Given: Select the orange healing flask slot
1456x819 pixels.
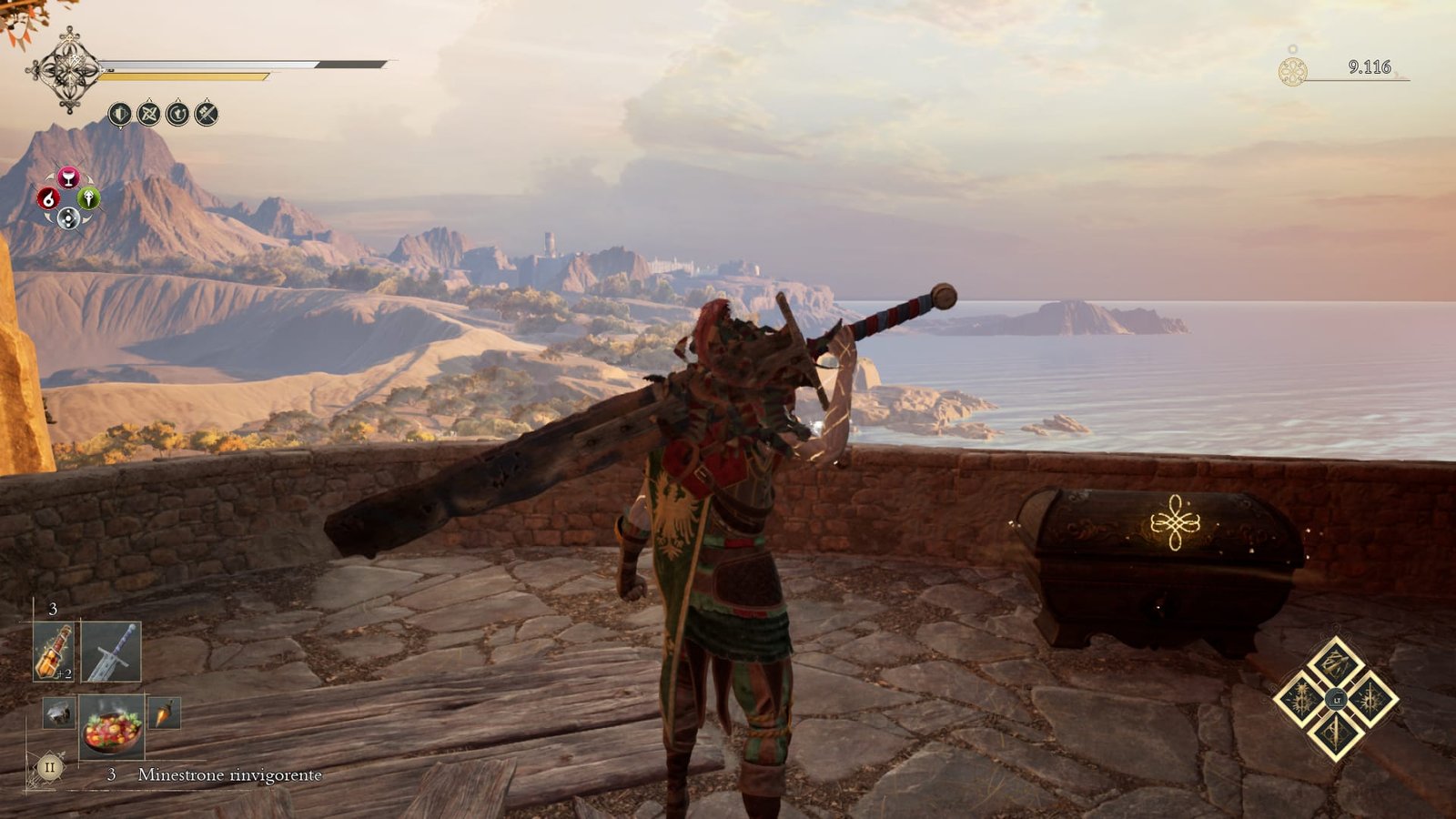Looking at the screenshot, I should (x=54, y=652).
